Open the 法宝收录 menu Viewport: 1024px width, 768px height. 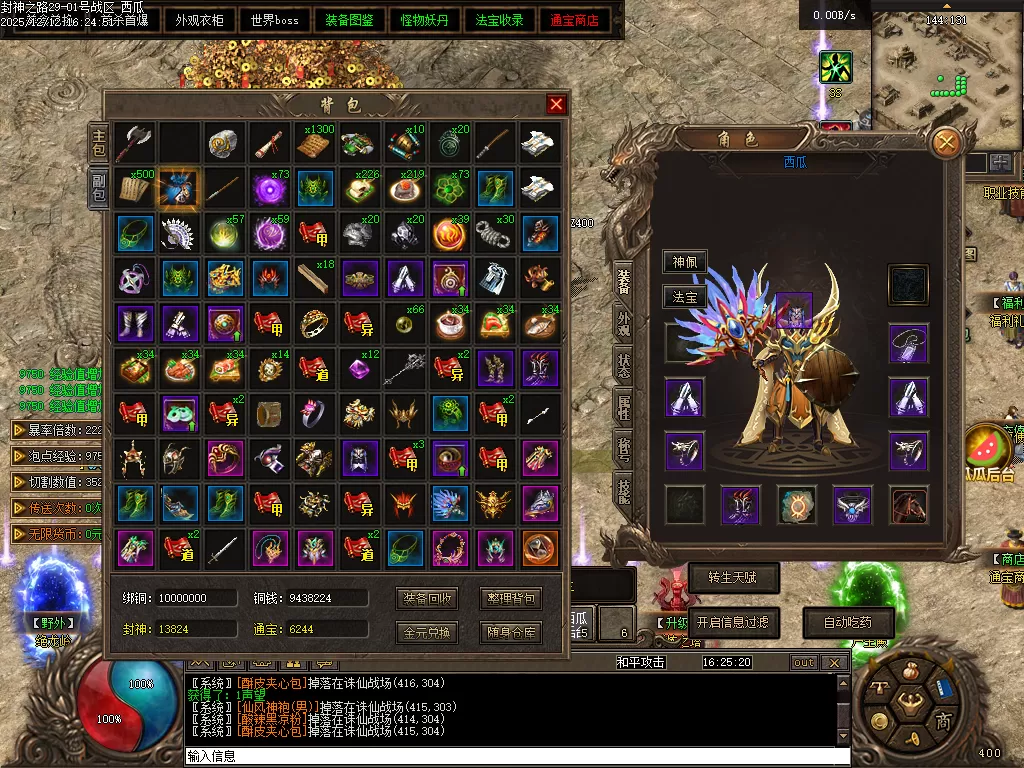pyautogui.click(x=499, y=20)
